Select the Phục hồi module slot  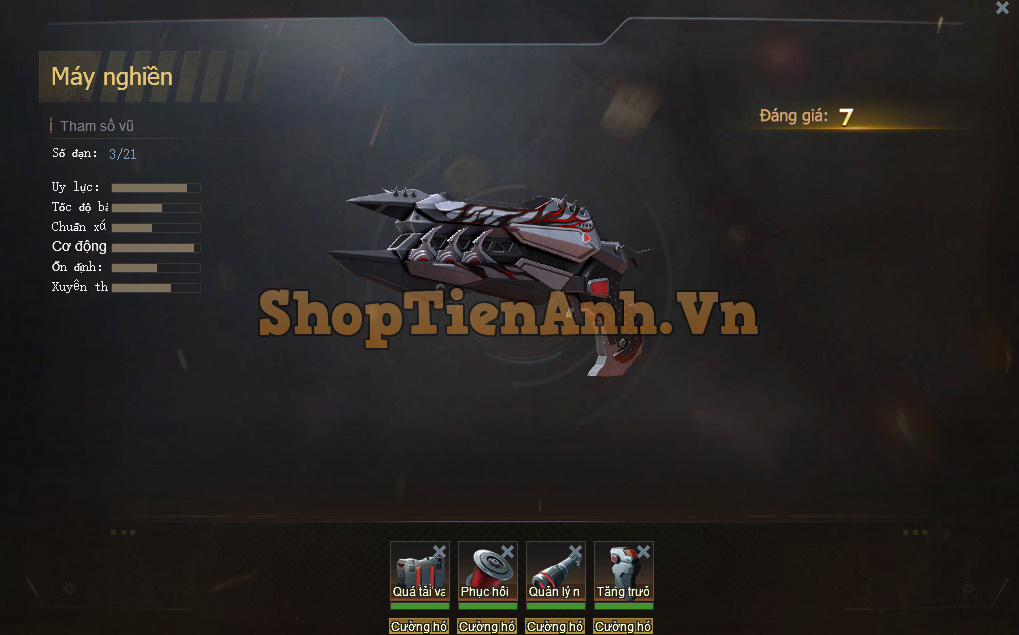[x=487, y=570]
